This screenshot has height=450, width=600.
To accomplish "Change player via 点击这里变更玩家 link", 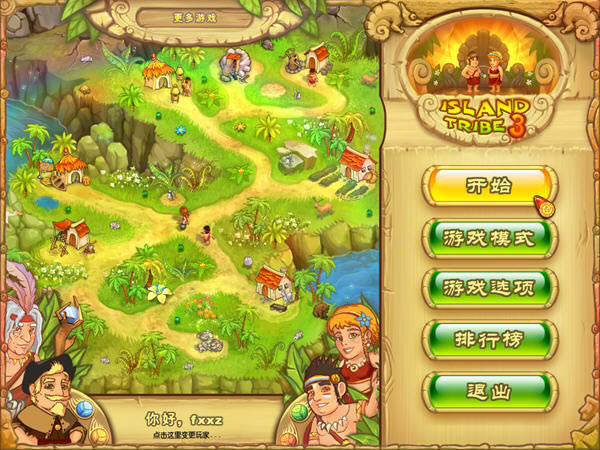I will click(195, 436).
